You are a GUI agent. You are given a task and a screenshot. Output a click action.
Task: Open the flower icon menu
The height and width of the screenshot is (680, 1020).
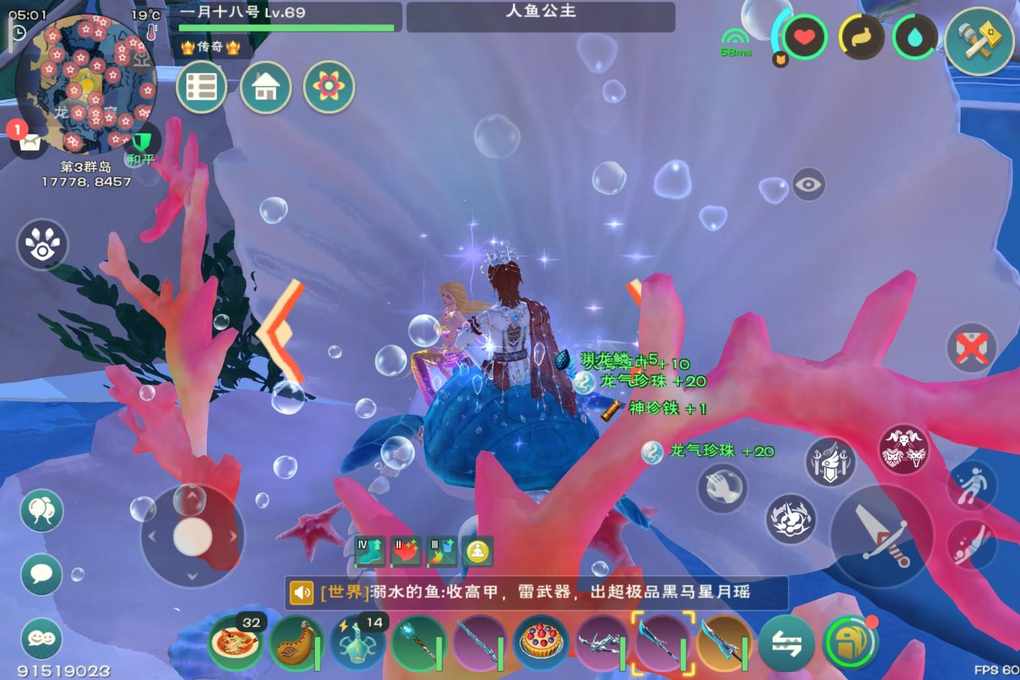tap(329, 87)
